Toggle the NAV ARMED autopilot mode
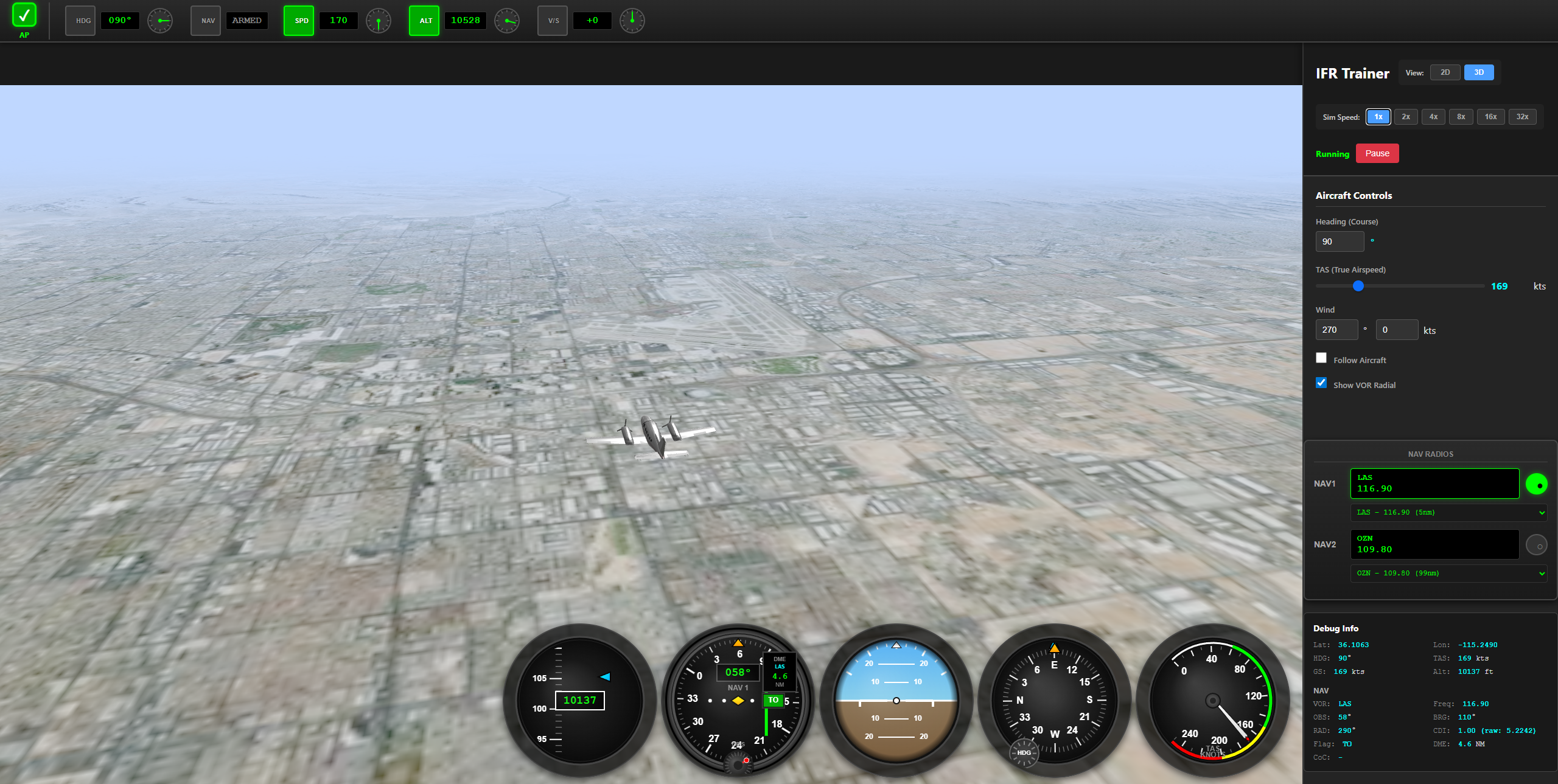1558x784 pixels. click(x=205, y=20)
